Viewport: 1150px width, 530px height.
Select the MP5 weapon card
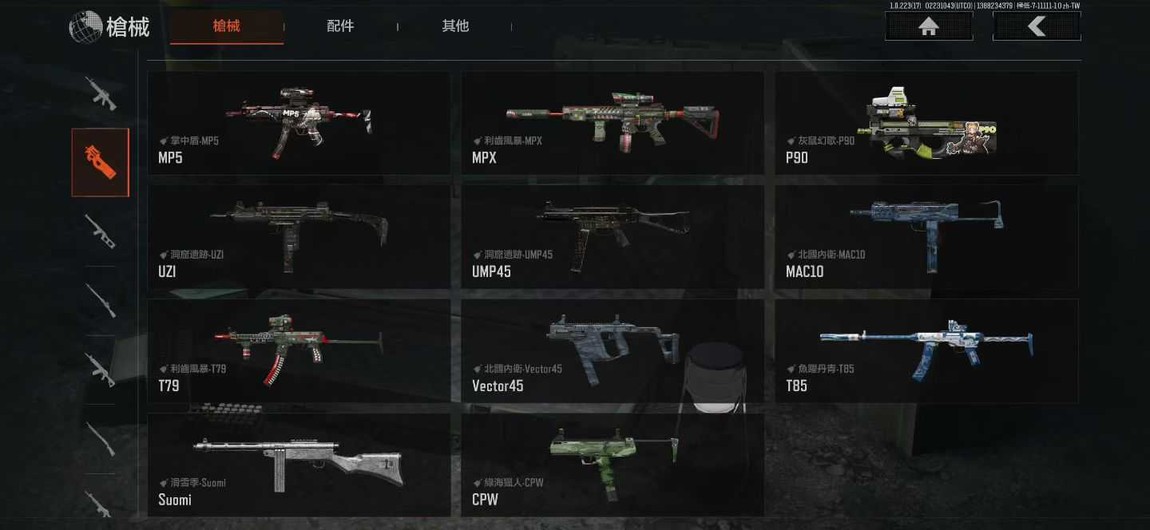298,123
